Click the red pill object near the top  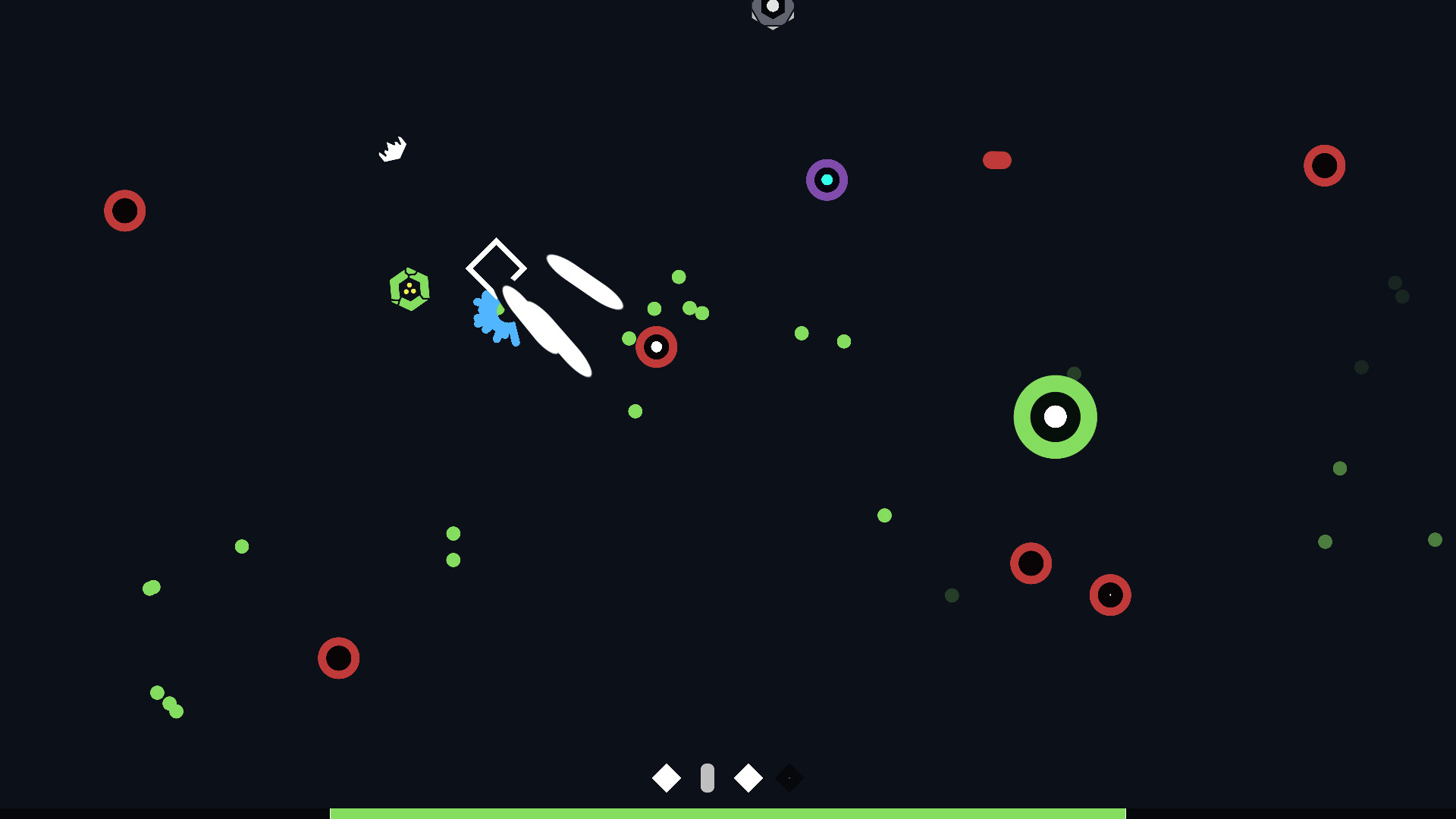997,160
